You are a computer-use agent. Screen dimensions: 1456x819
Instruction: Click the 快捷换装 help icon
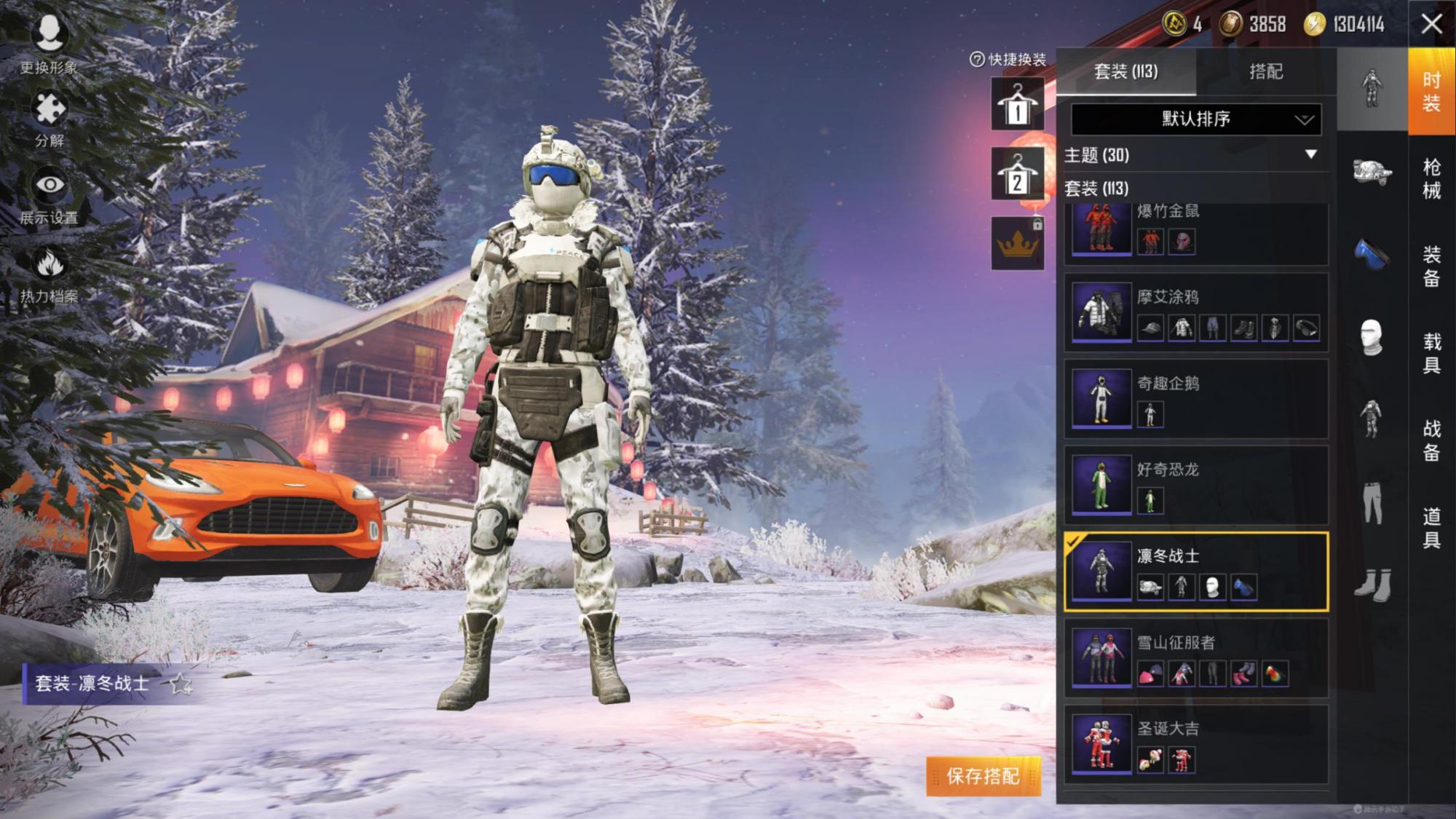pos(977,60)
